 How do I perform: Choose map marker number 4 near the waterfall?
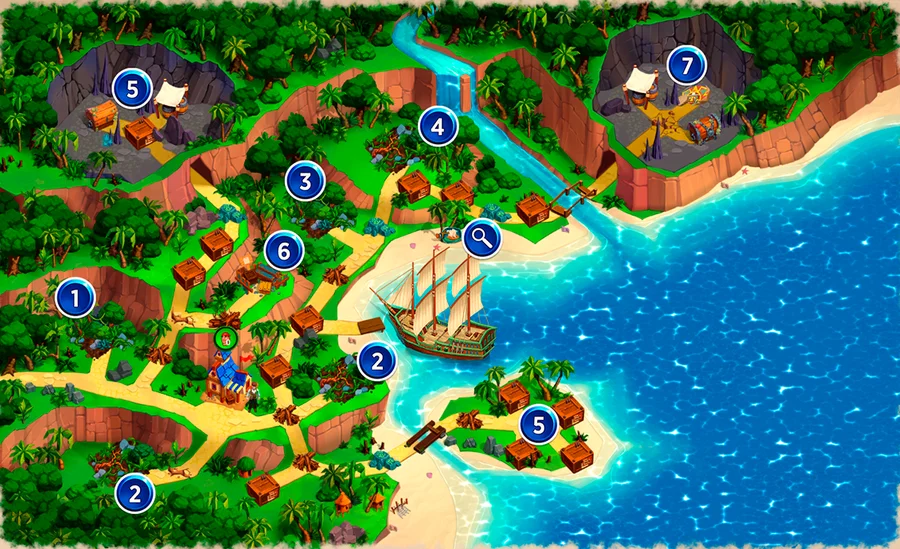click(x=437, y=126)
